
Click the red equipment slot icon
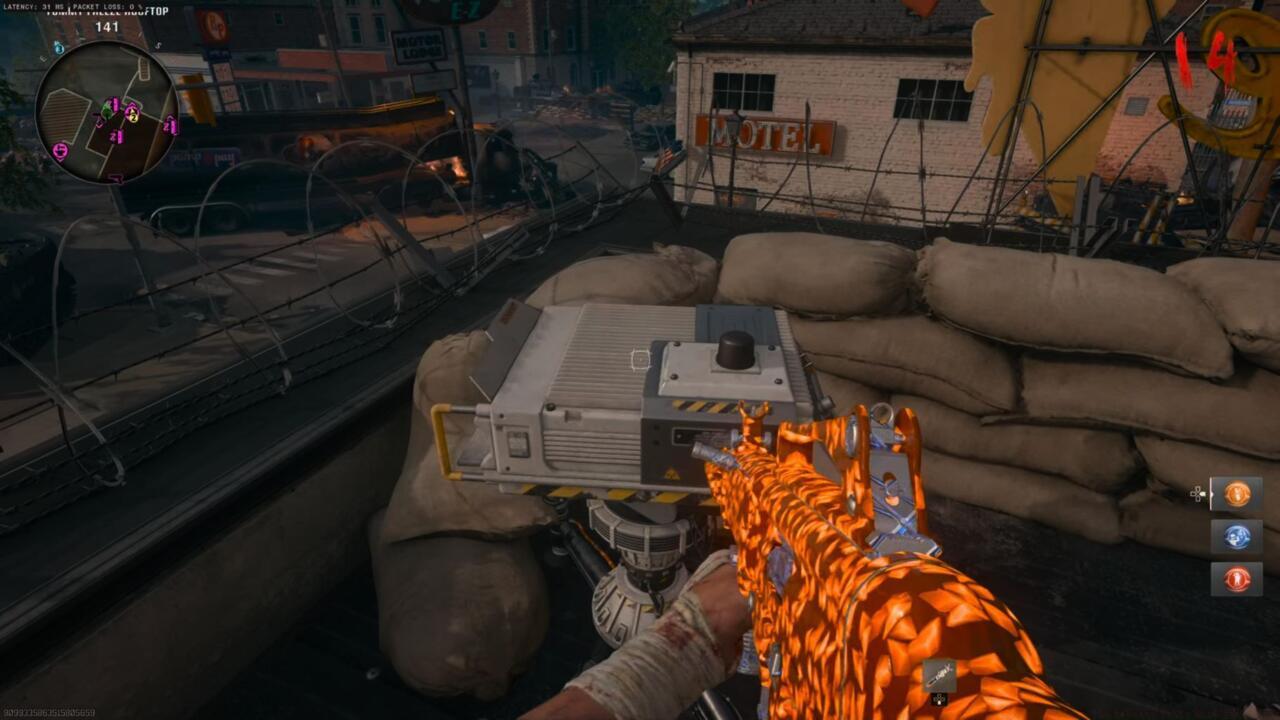click(x=1236, y=579)
